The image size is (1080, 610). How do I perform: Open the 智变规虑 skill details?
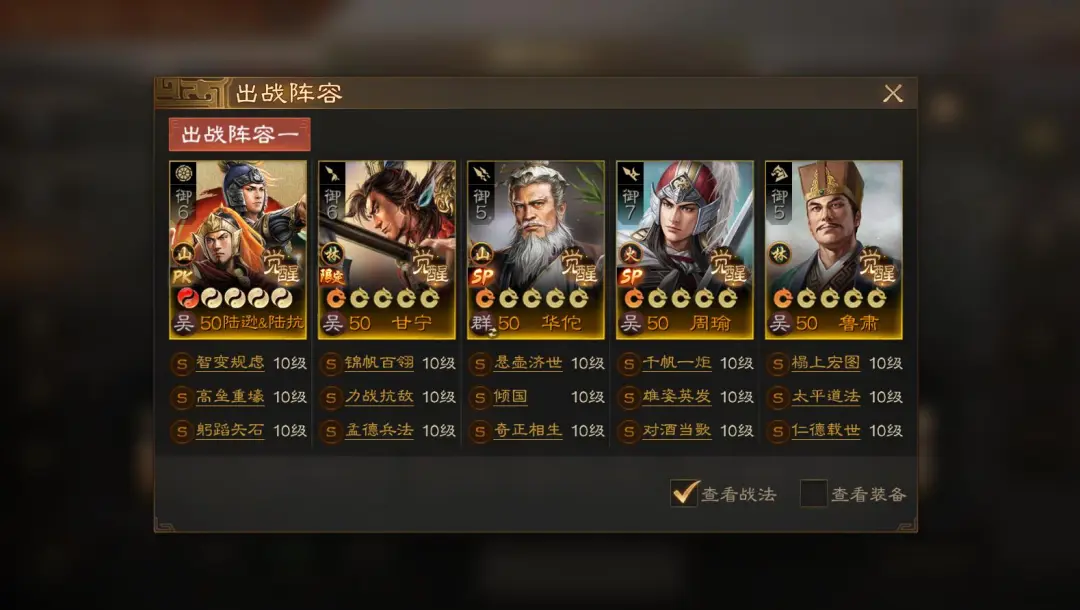tap(230, 363)
